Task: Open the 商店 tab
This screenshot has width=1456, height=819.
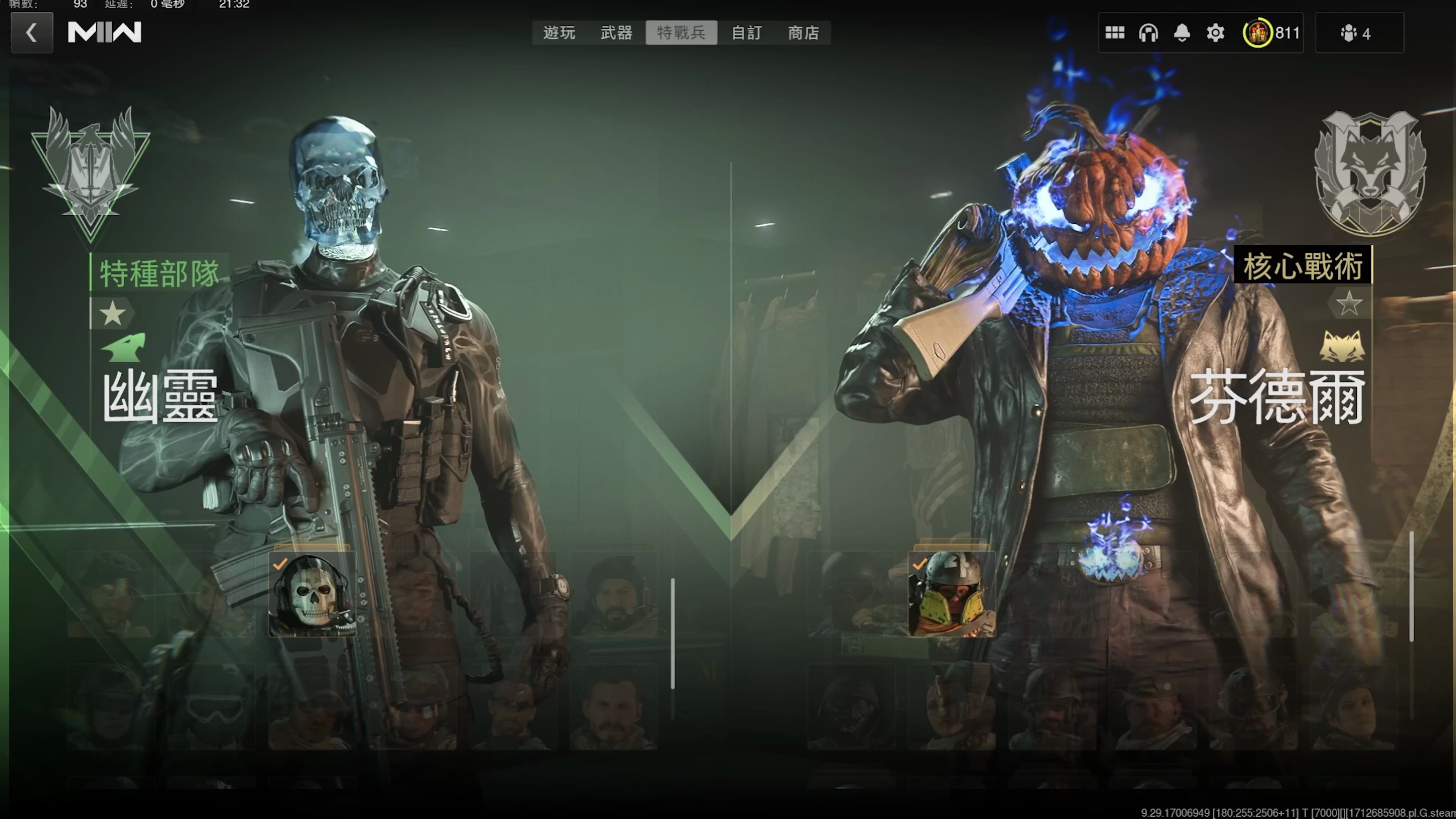Action: pyautogui.click(x=803, y=33)
